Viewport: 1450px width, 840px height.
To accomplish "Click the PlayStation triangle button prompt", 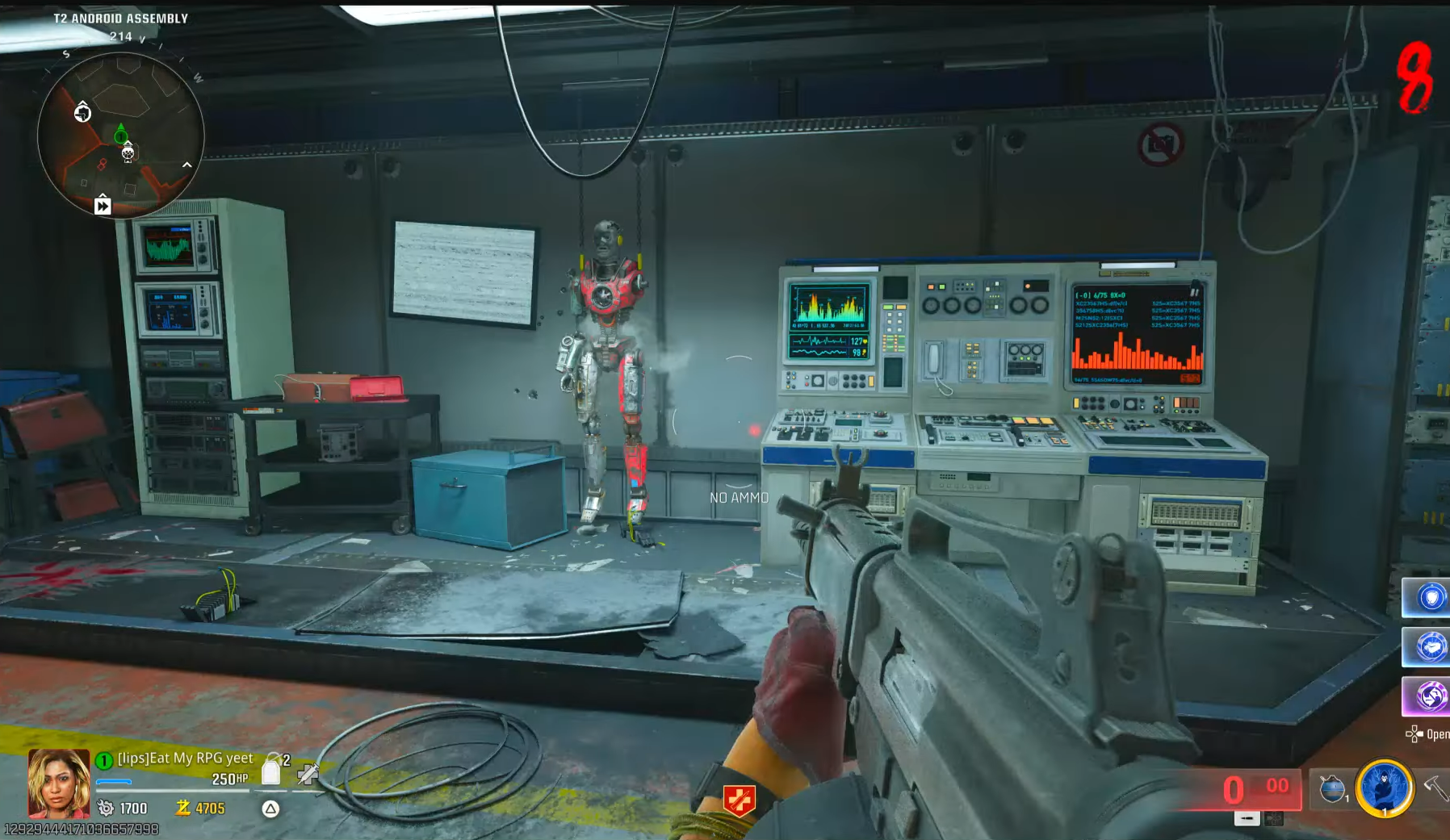I will coord(270,809).
